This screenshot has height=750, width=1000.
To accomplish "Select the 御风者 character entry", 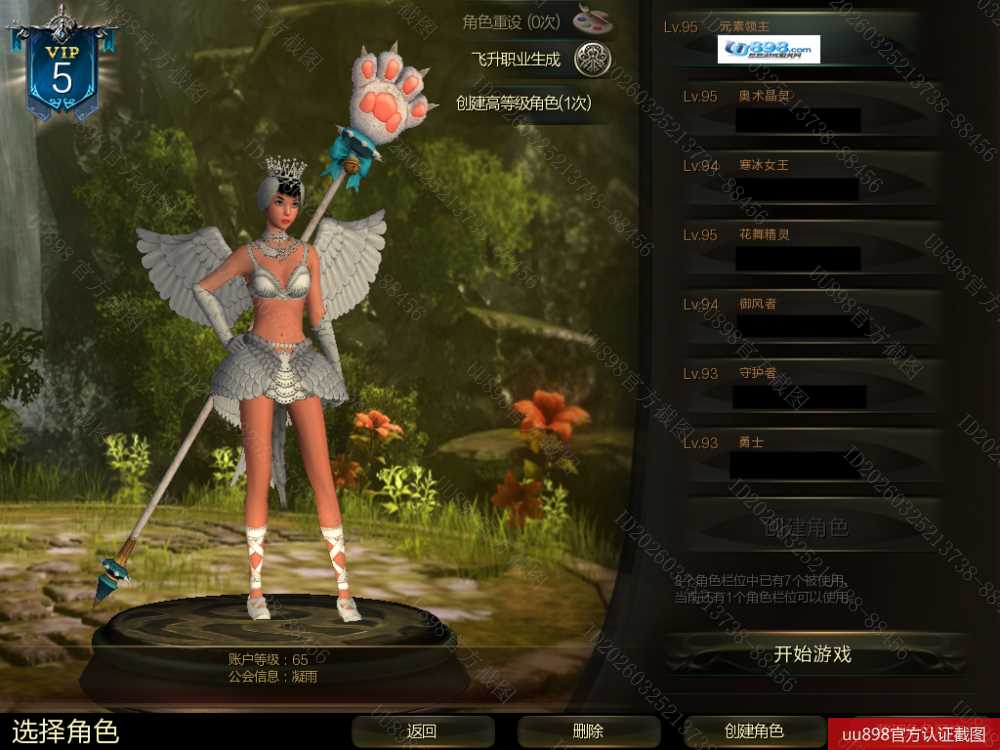I will coord(800,316).
